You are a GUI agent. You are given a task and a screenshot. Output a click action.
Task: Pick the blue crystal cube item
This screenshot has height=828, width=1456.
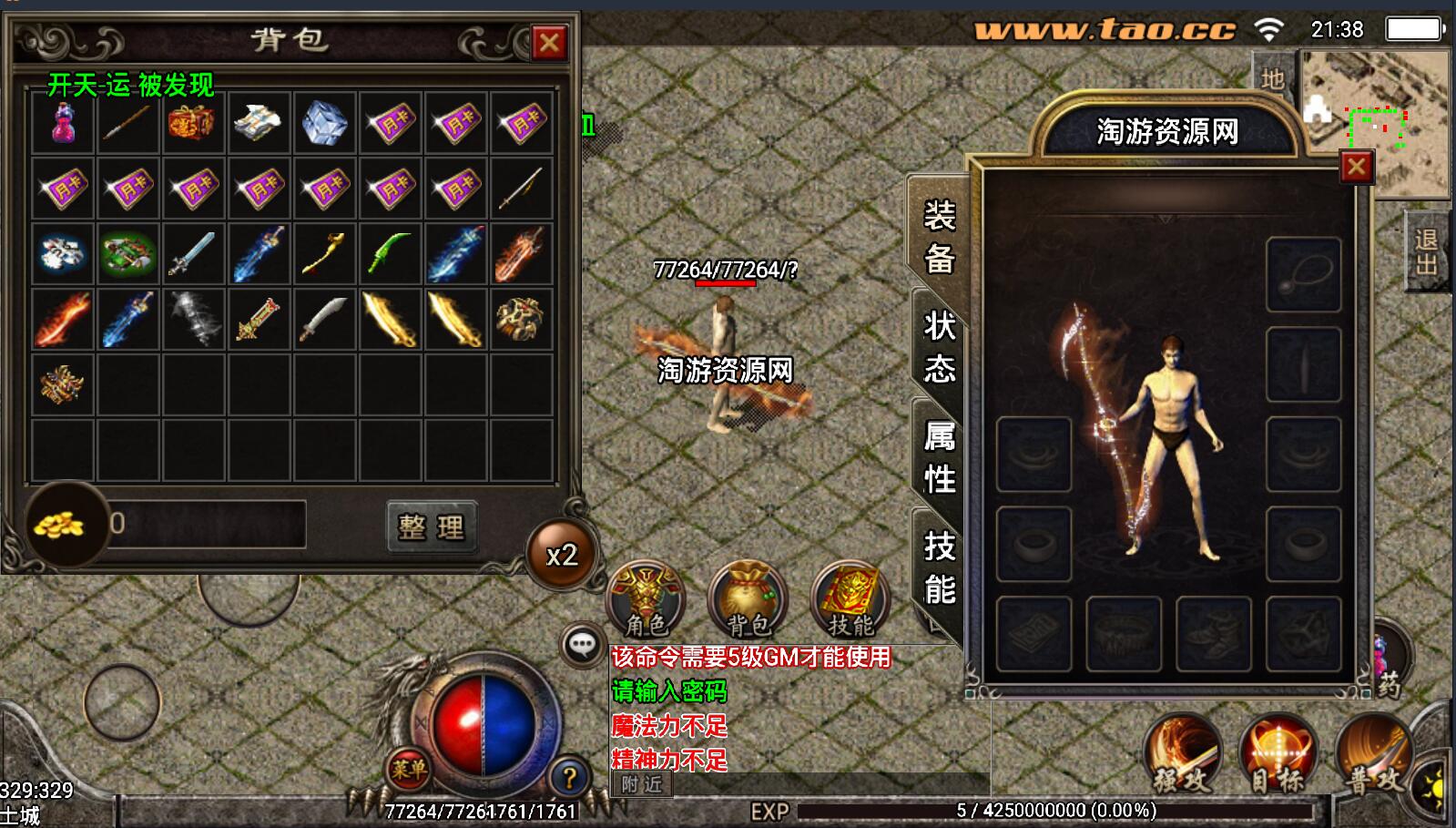tap(323, 122)
